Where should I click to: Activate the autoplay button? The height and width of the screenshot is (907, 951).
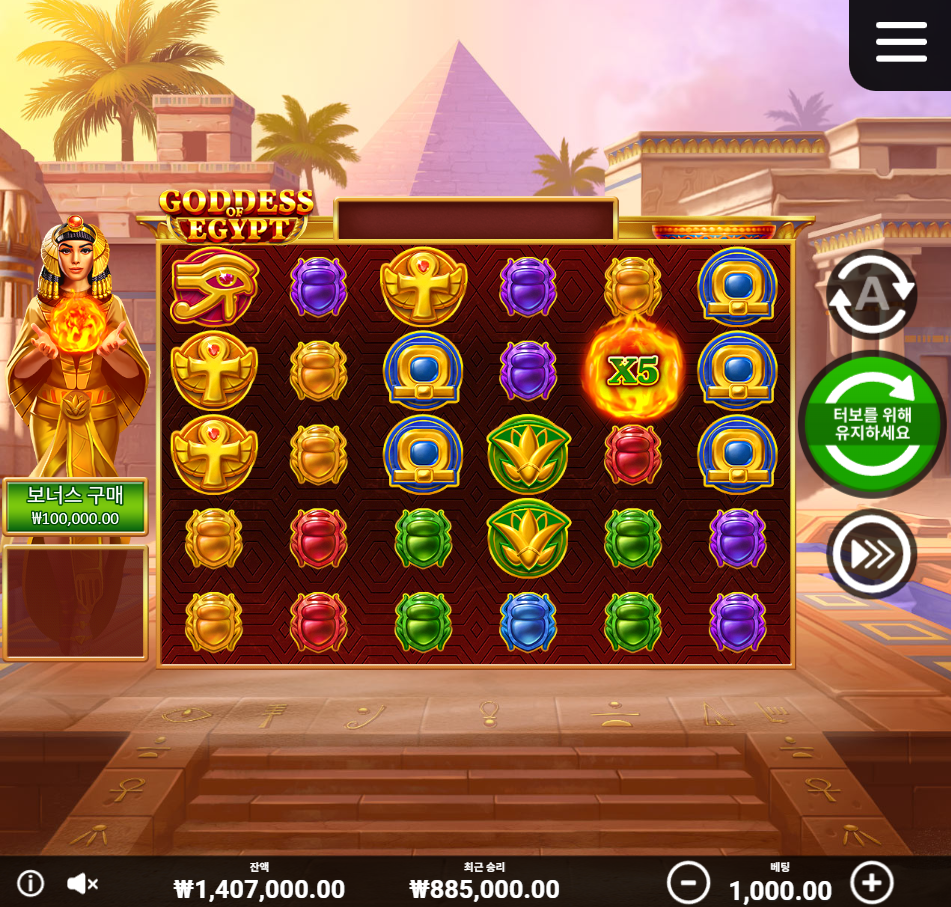click(x=871, y=294)
